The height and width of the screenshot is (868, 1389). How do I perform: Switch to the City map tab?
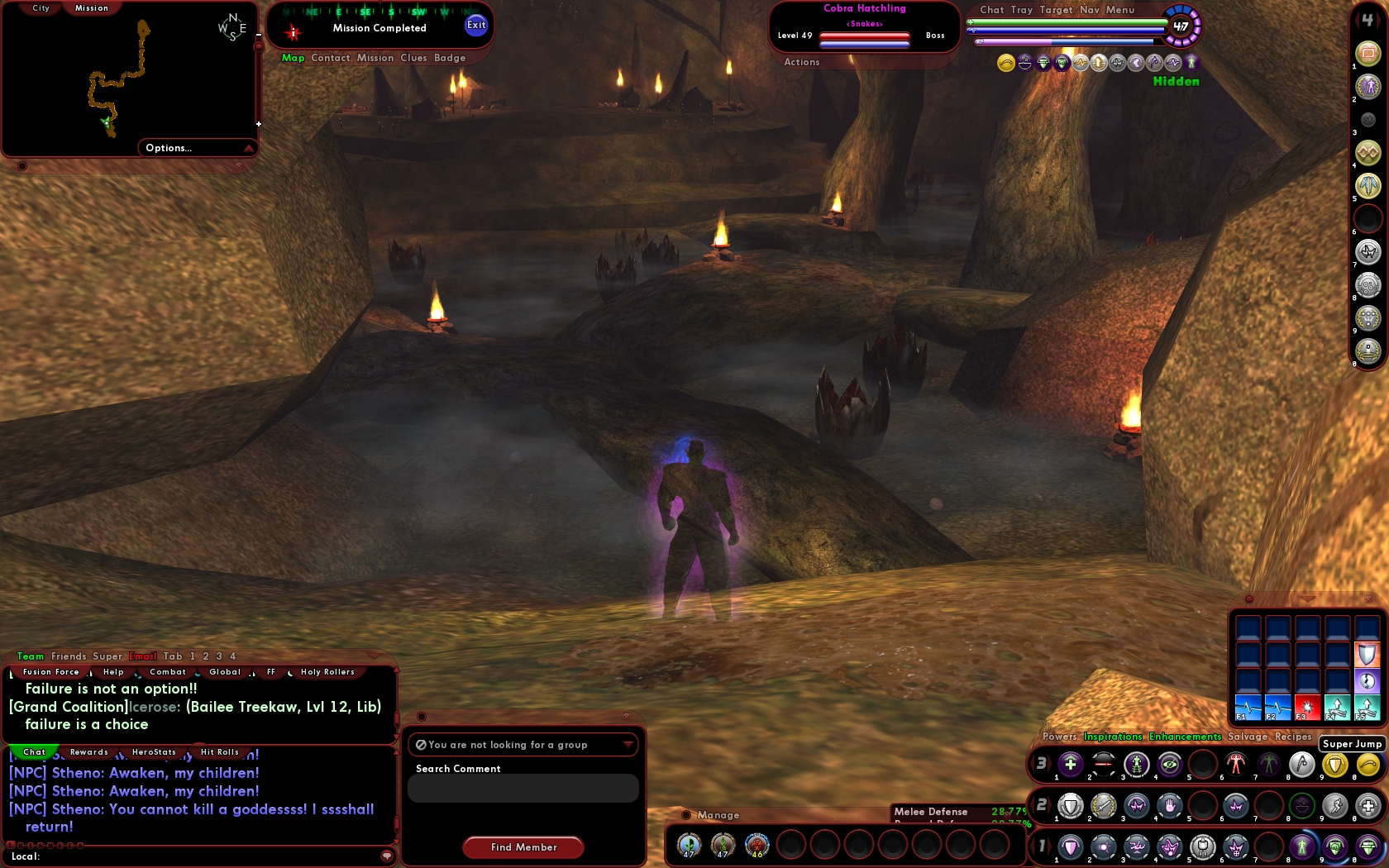(x=41, y=8)
